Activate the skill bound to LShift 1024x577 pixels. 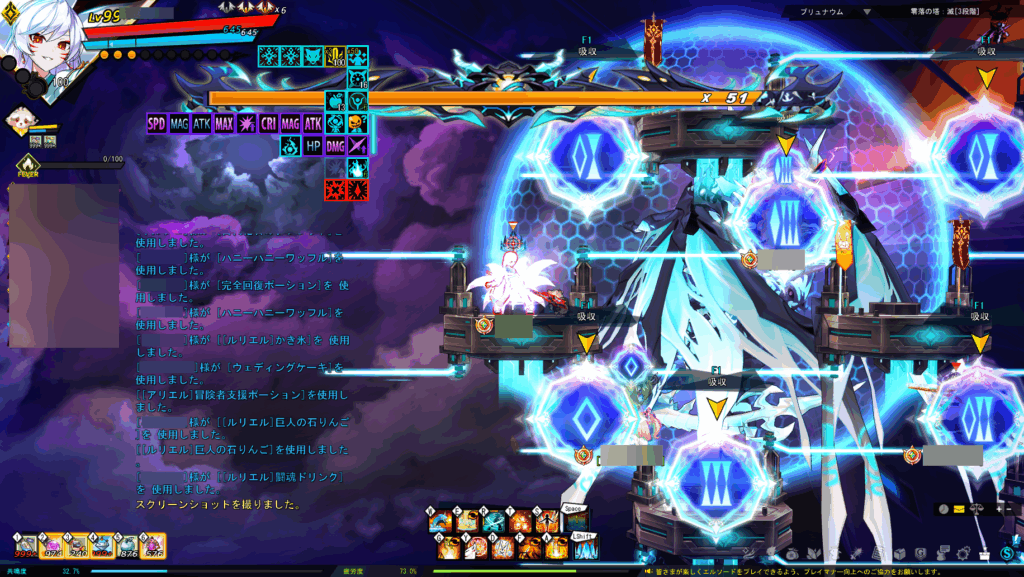[584, 548]
